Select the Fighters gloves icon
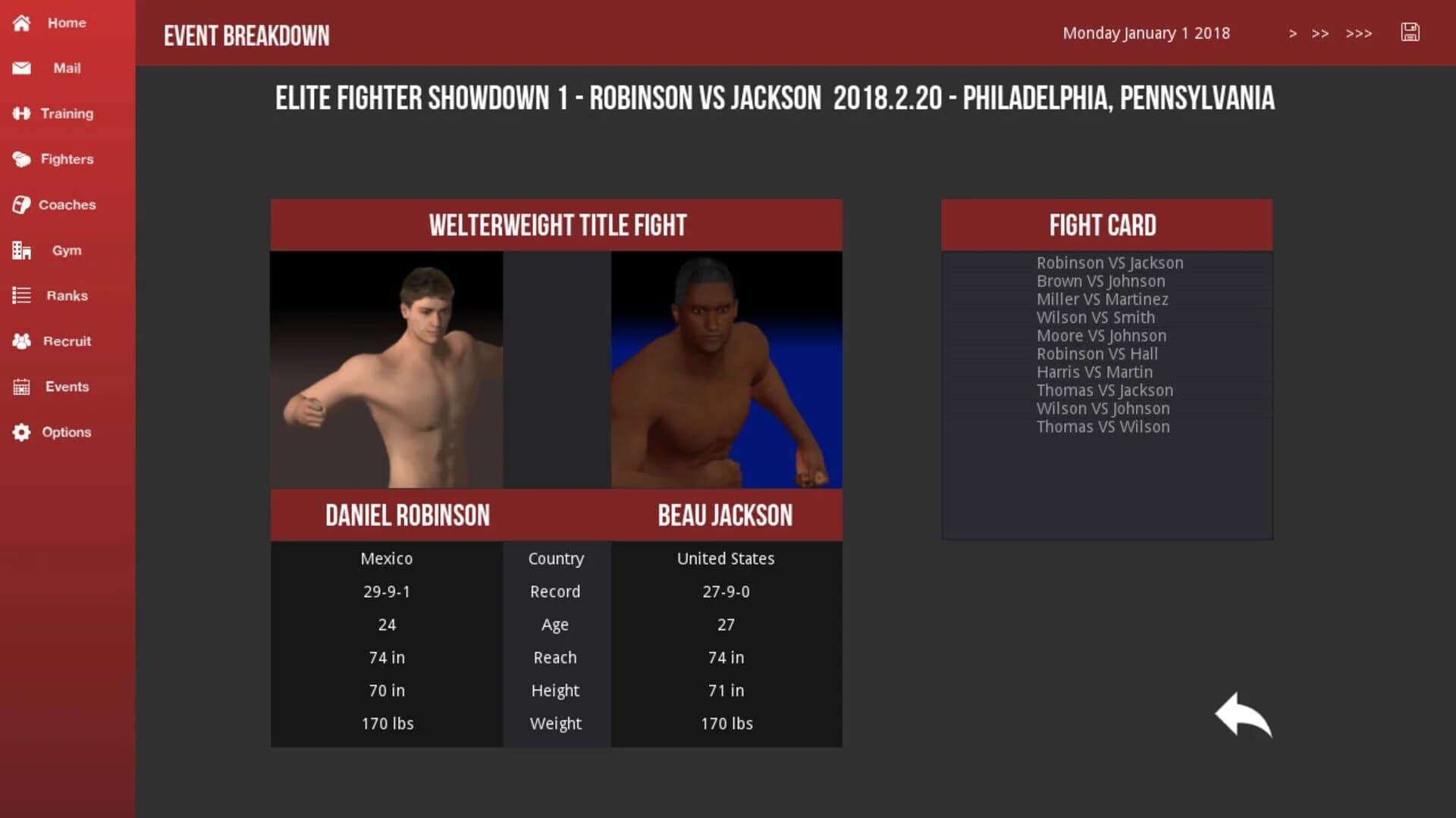 (20, 159)
